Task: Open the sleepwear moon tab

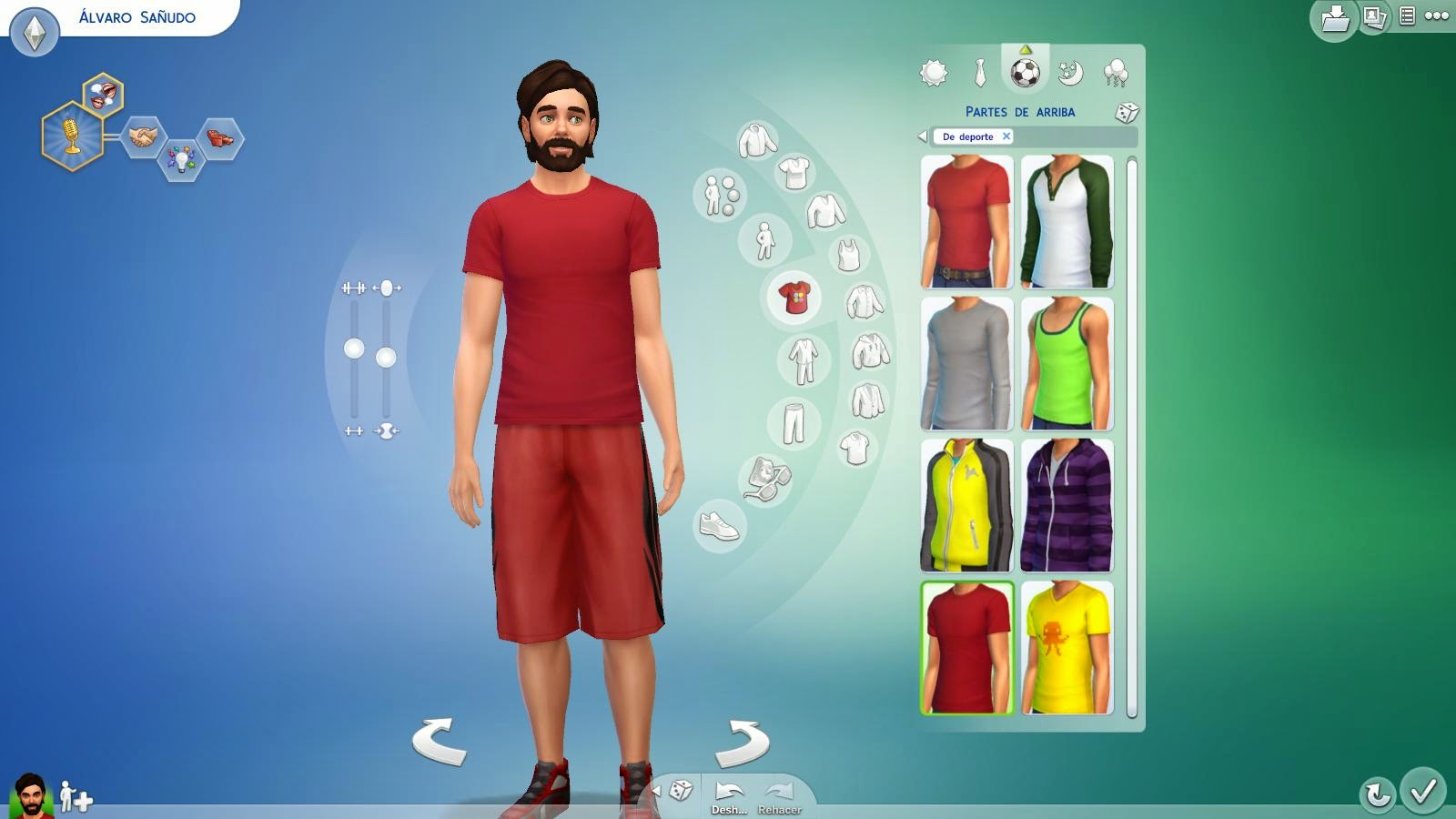Action: [x=1072, y=74]
